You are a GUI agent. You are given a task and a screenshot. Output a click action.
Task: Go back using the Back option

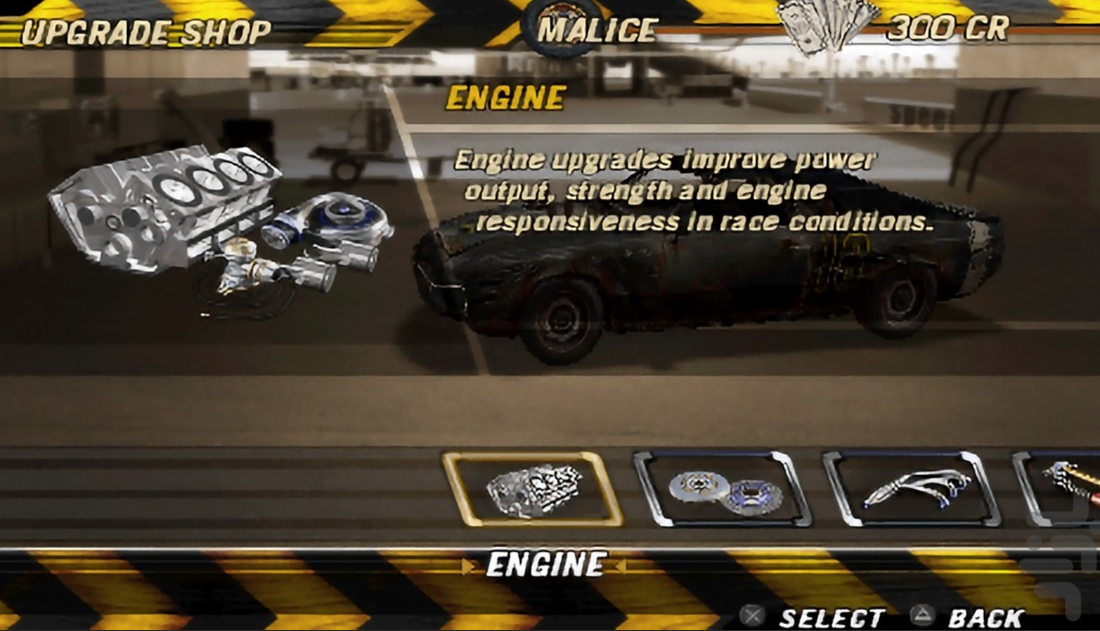pos(968,617)
